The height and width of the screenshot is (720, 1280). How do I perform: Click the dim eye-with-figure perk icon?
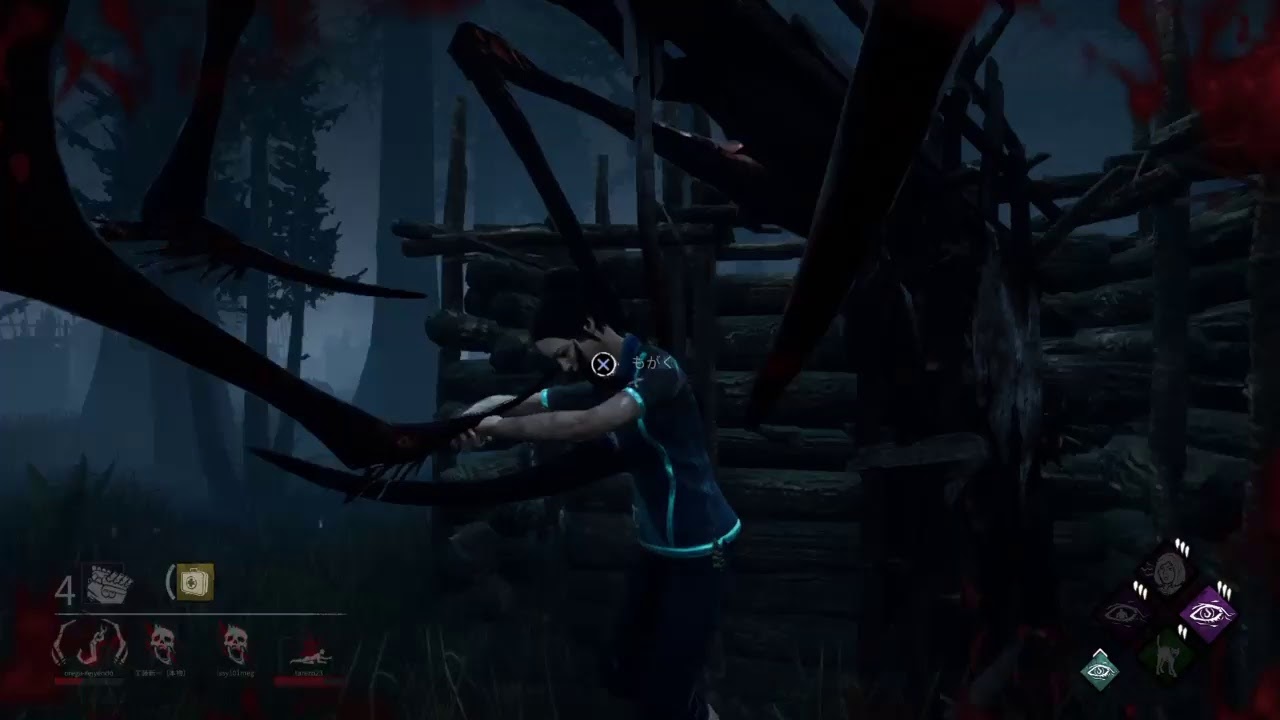coord(1125,613)
